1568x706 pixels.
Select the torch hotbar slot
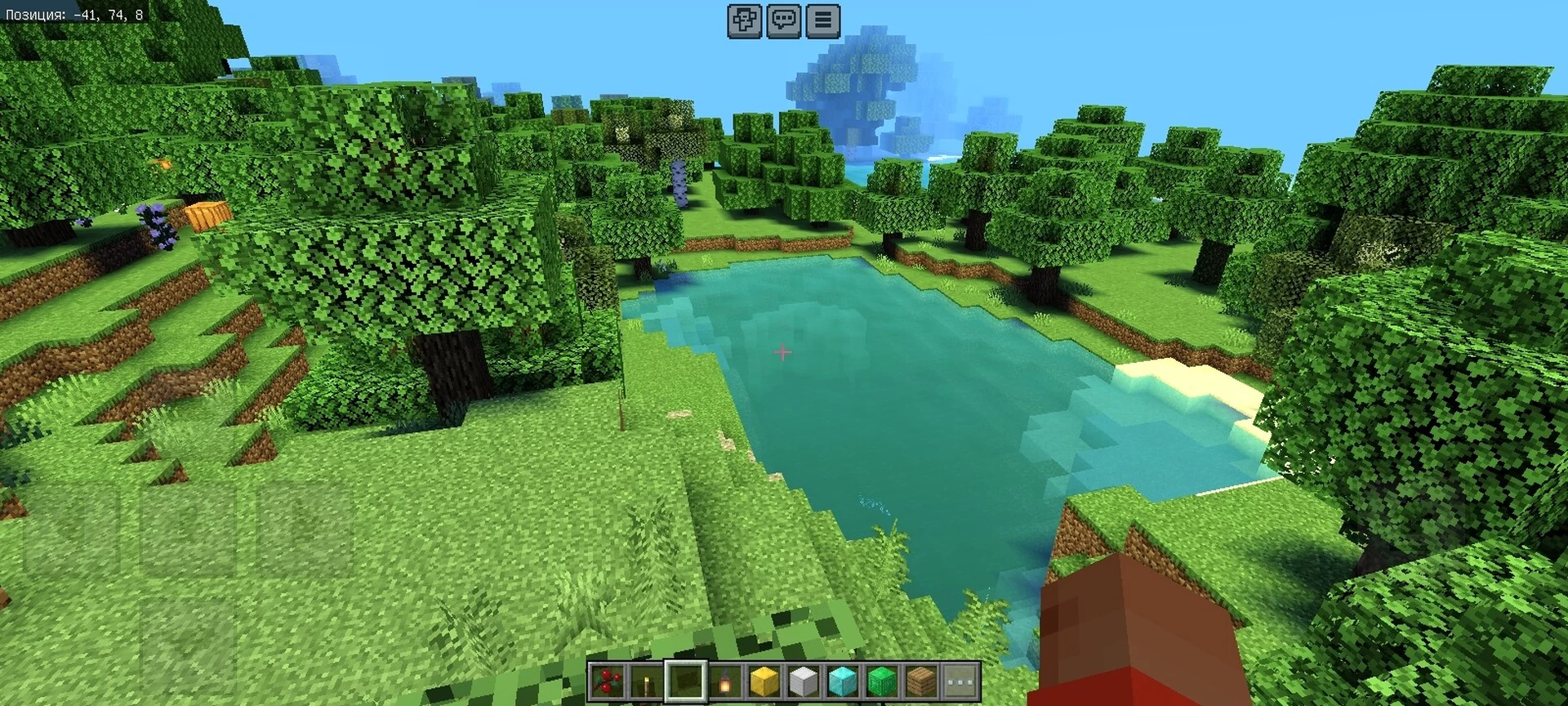pos(646,681)
